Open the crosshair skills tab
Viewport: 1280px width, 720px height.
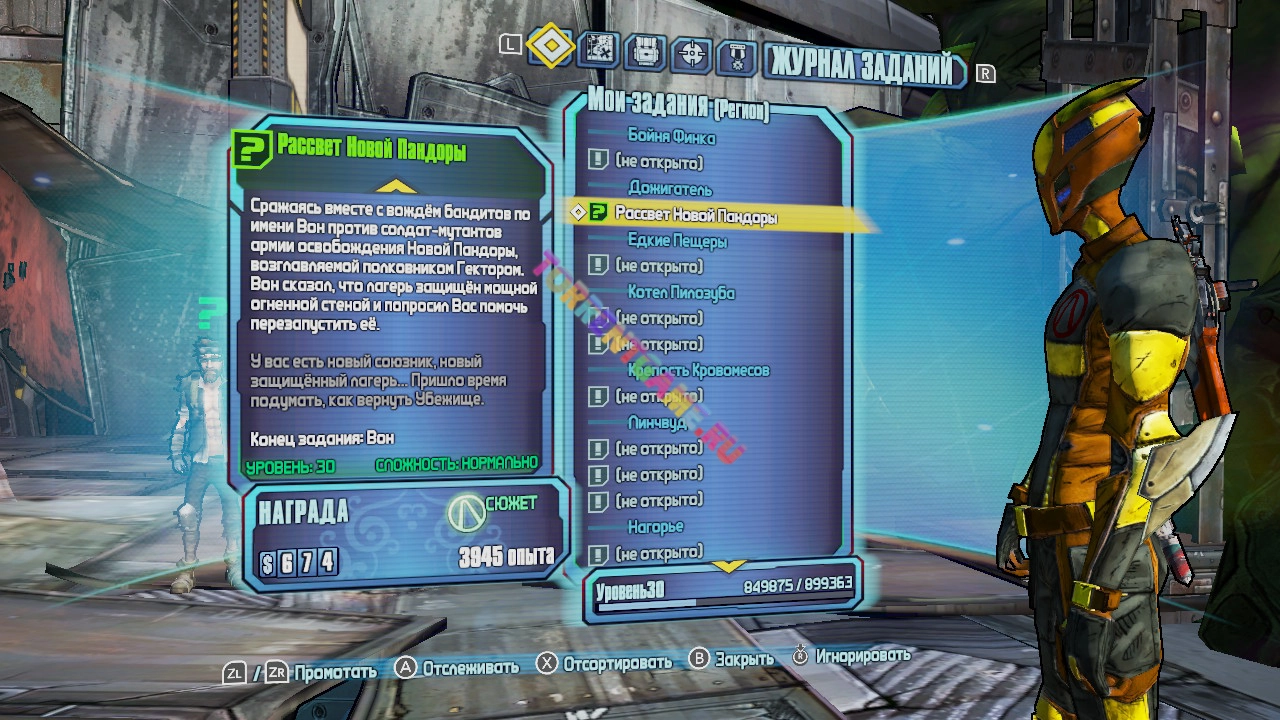[692, 53]
